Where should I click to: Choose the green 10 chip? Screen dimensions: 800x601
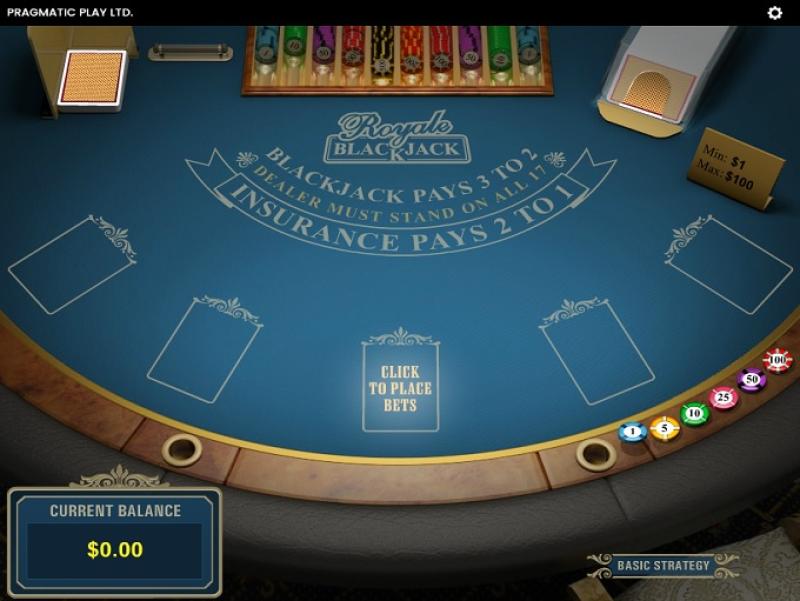(695, 413)
